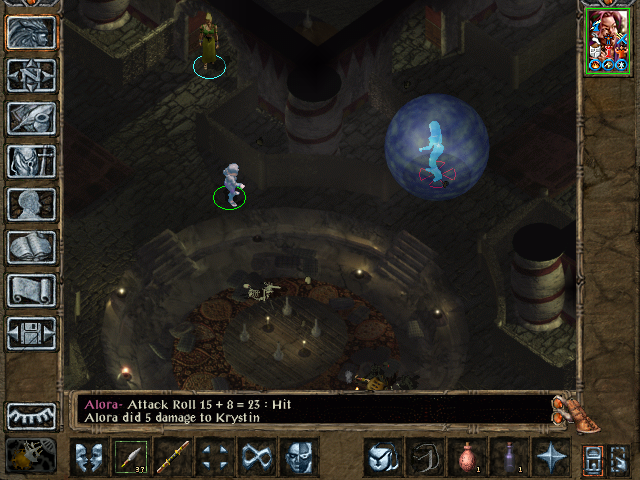
Task: Open the journal with quill icon
Action: pyautogui.click(x=31, y=118)
